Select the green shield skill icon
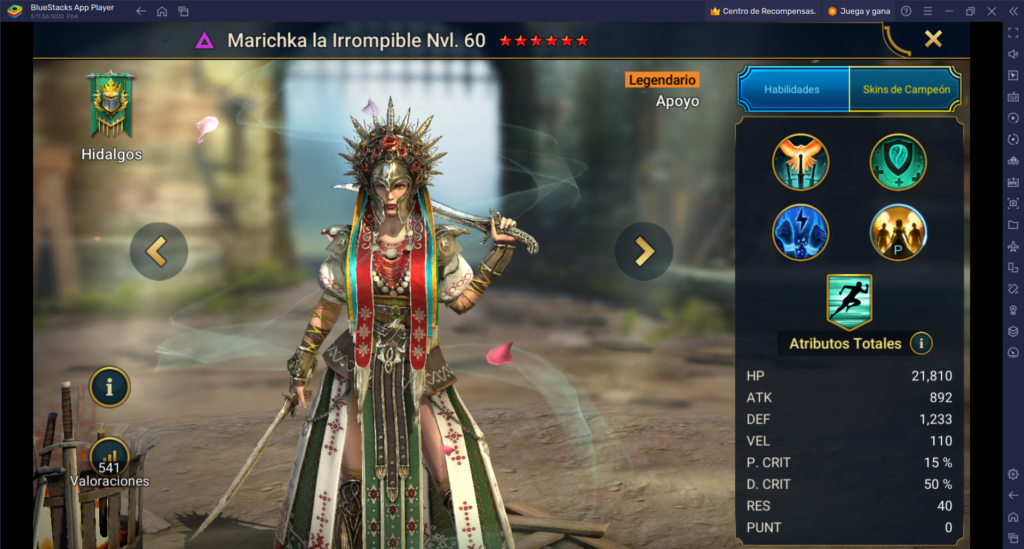 coord(898,162)
